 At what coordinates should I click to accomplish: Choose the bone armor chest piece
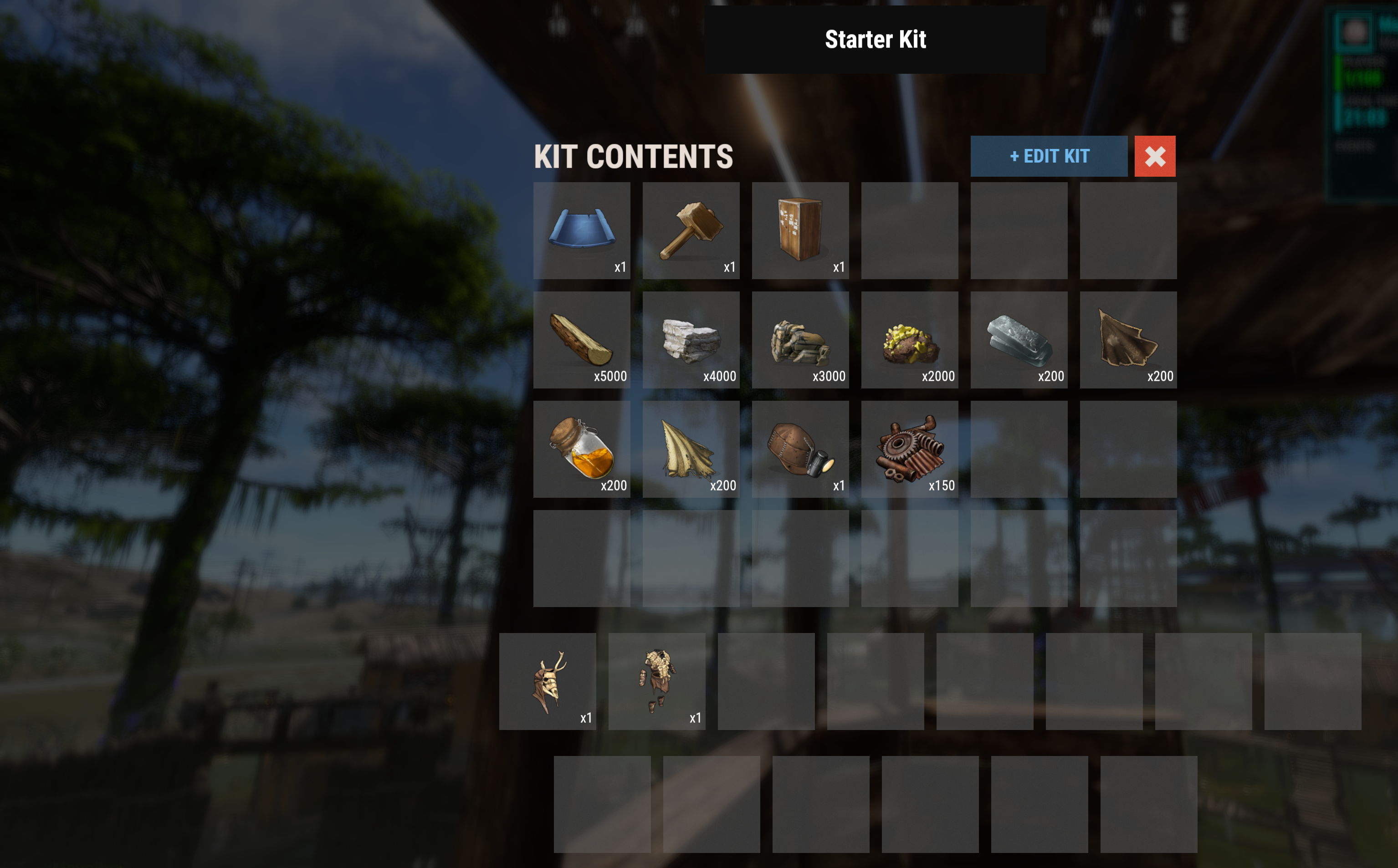point(656,681)
